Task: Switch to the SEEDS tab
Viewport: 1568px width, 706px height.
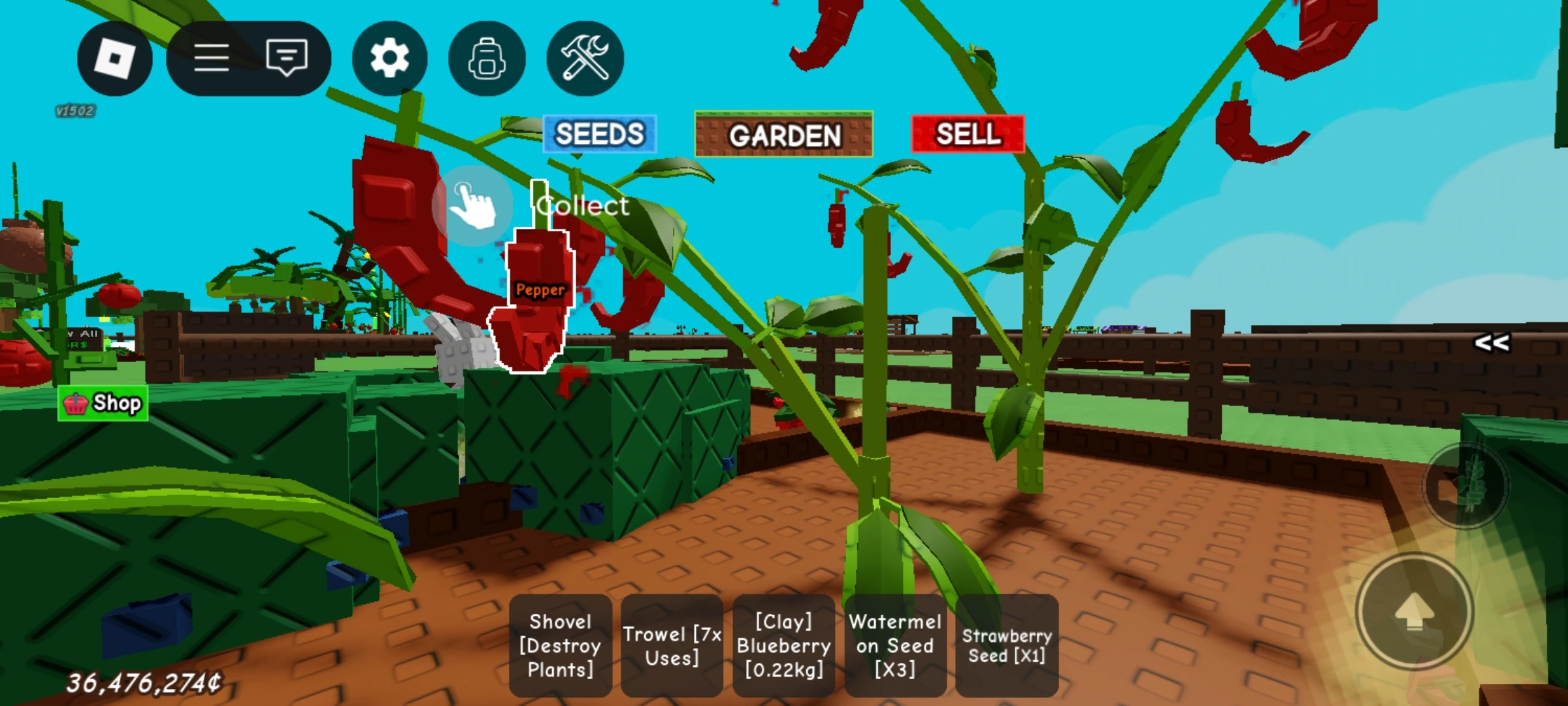Action: (598, 135)
